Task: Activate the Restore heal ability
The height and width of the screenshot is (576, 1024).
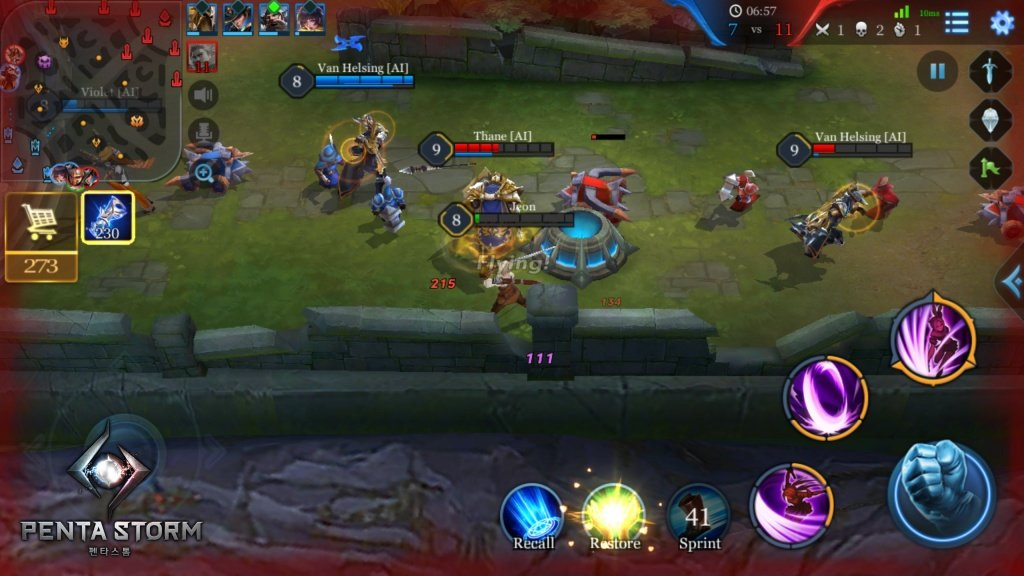Action: 614,513
